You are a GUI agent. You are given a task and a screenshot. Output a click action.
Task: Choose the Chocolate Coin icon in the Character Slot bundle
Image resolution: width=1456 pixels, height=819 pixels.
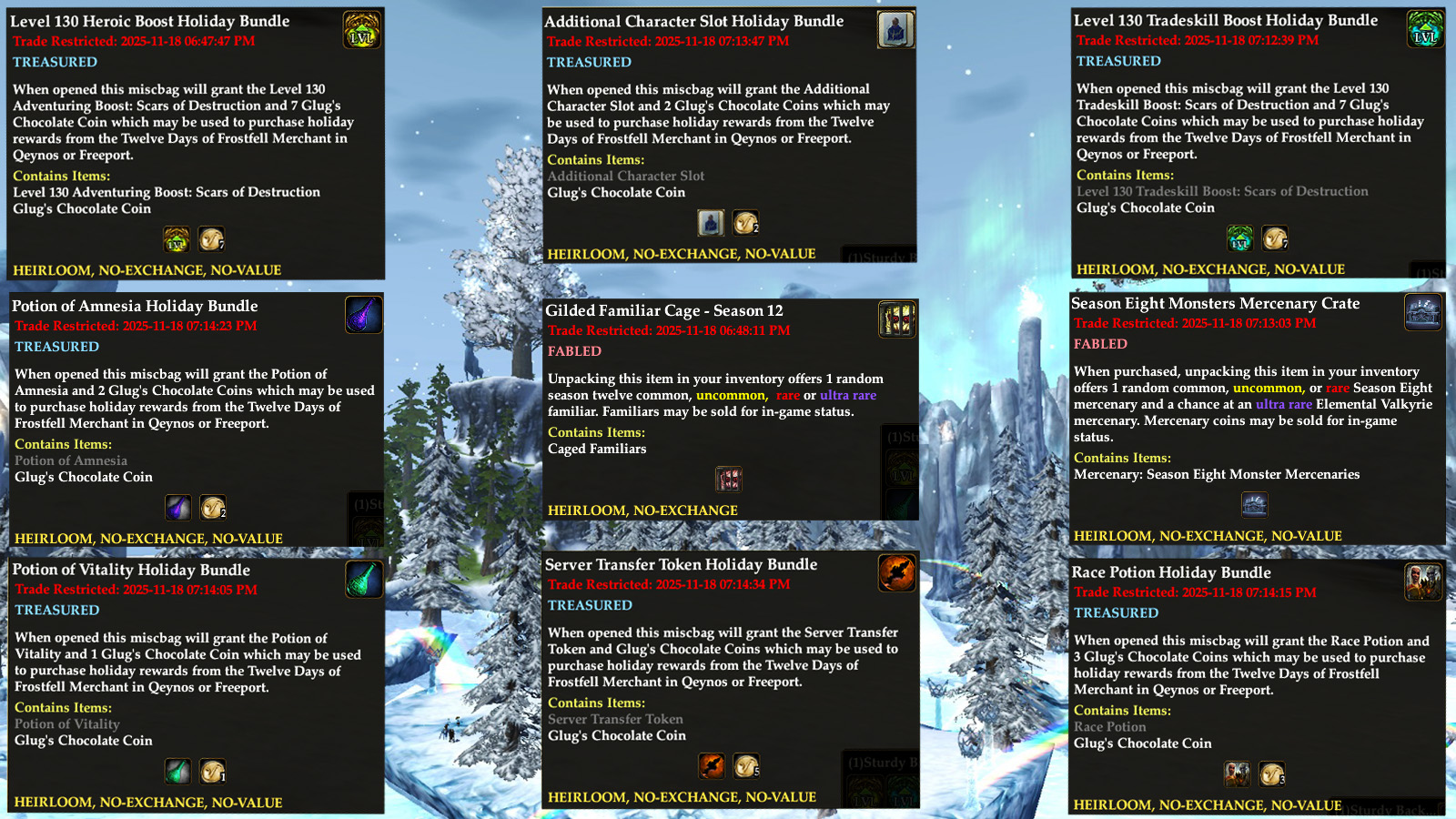[x=745, y=223]
